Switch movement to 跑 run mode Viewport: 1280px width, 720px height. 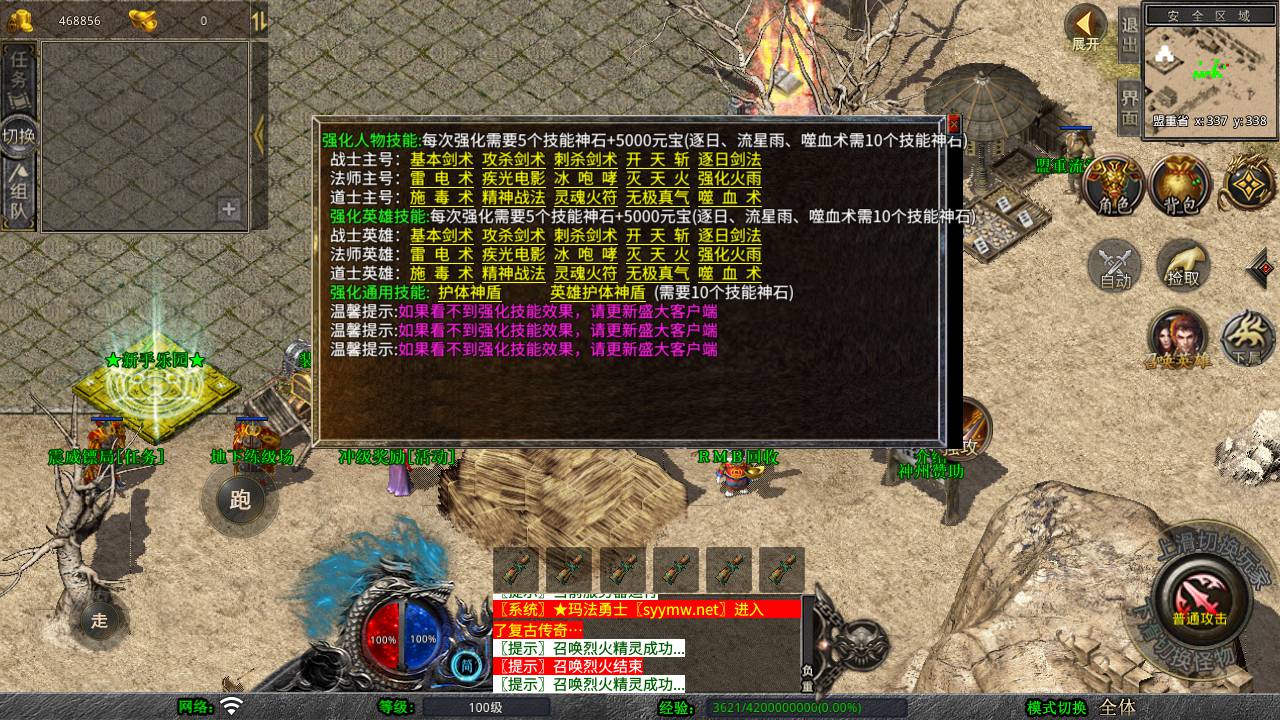tap(240, 500)
